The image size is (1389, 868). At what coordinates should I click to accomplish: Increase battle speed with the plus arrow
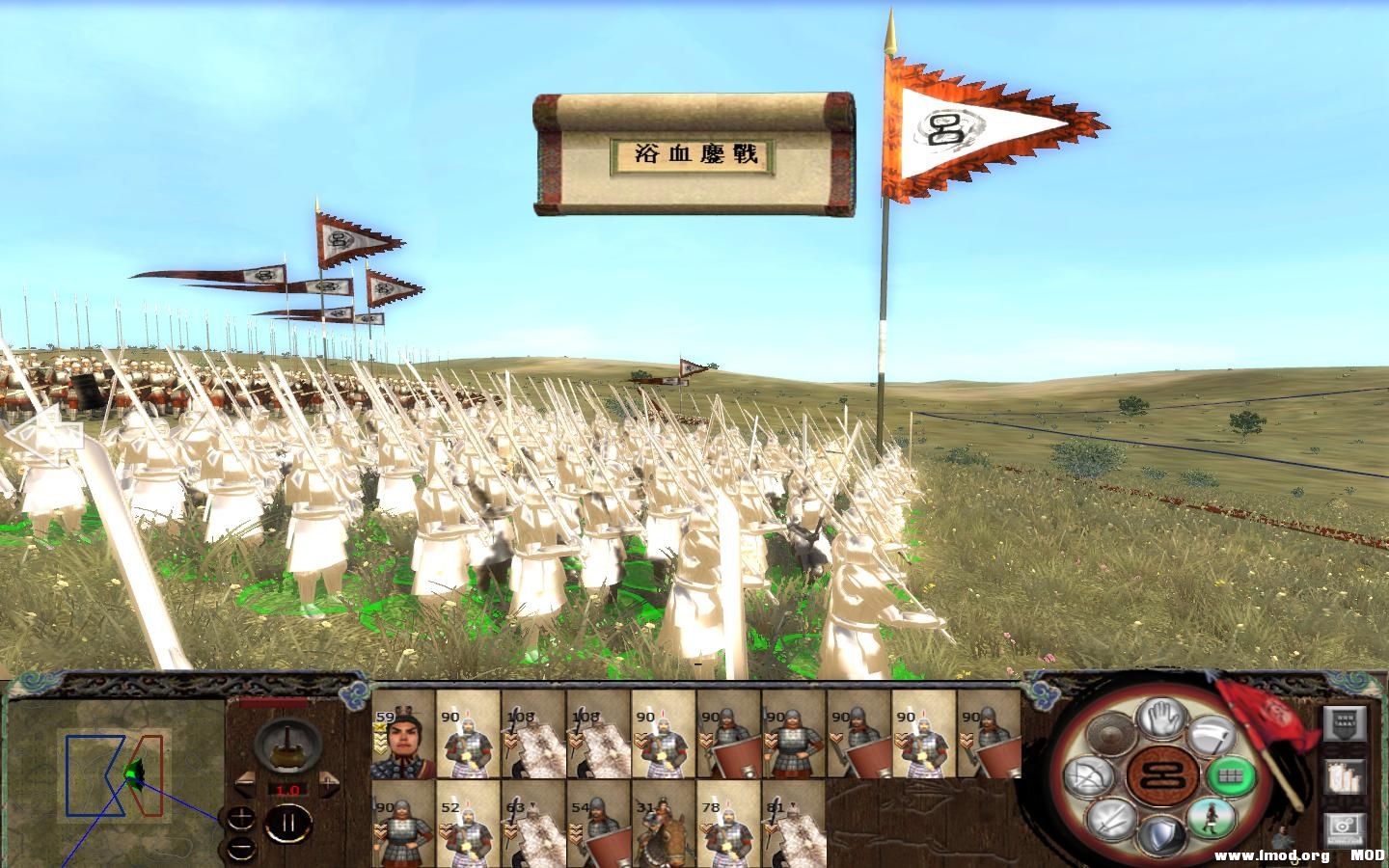tap(329, 783)
